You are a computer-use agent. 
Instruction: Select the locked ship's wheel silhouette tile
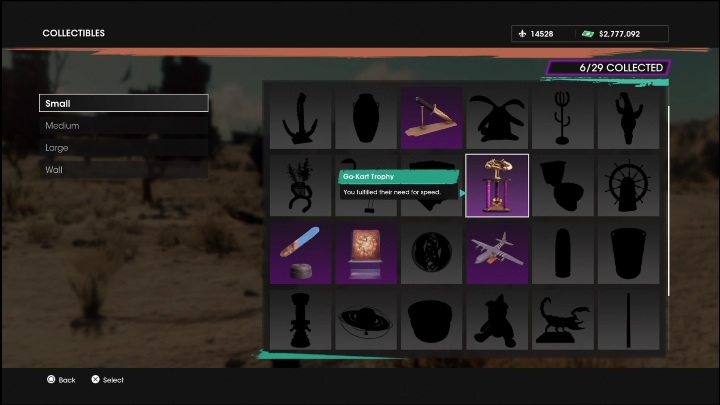pos(629,185)
